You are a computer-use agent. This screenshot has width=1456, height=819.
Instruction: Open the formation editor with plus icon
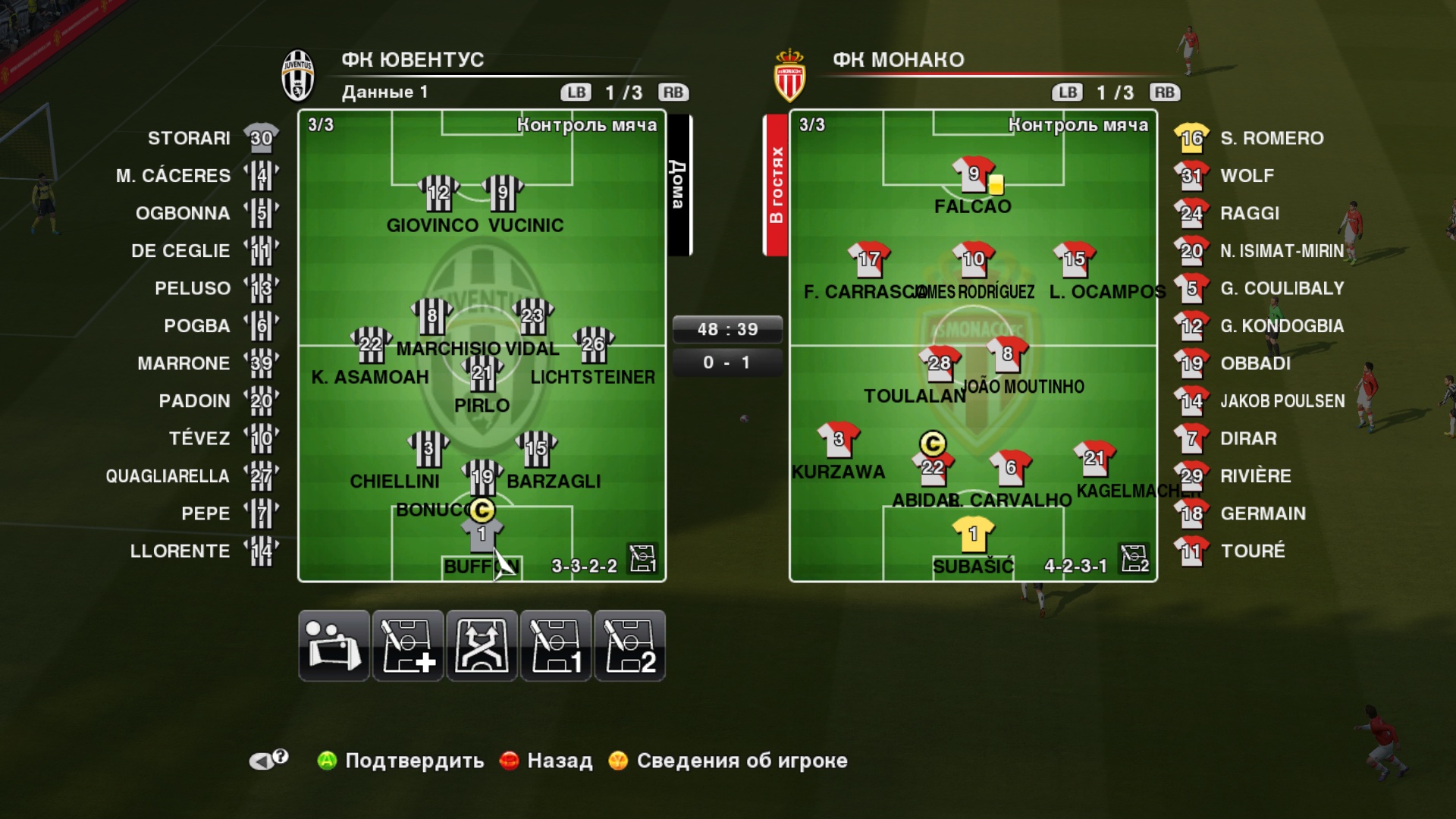pos(407,645)
